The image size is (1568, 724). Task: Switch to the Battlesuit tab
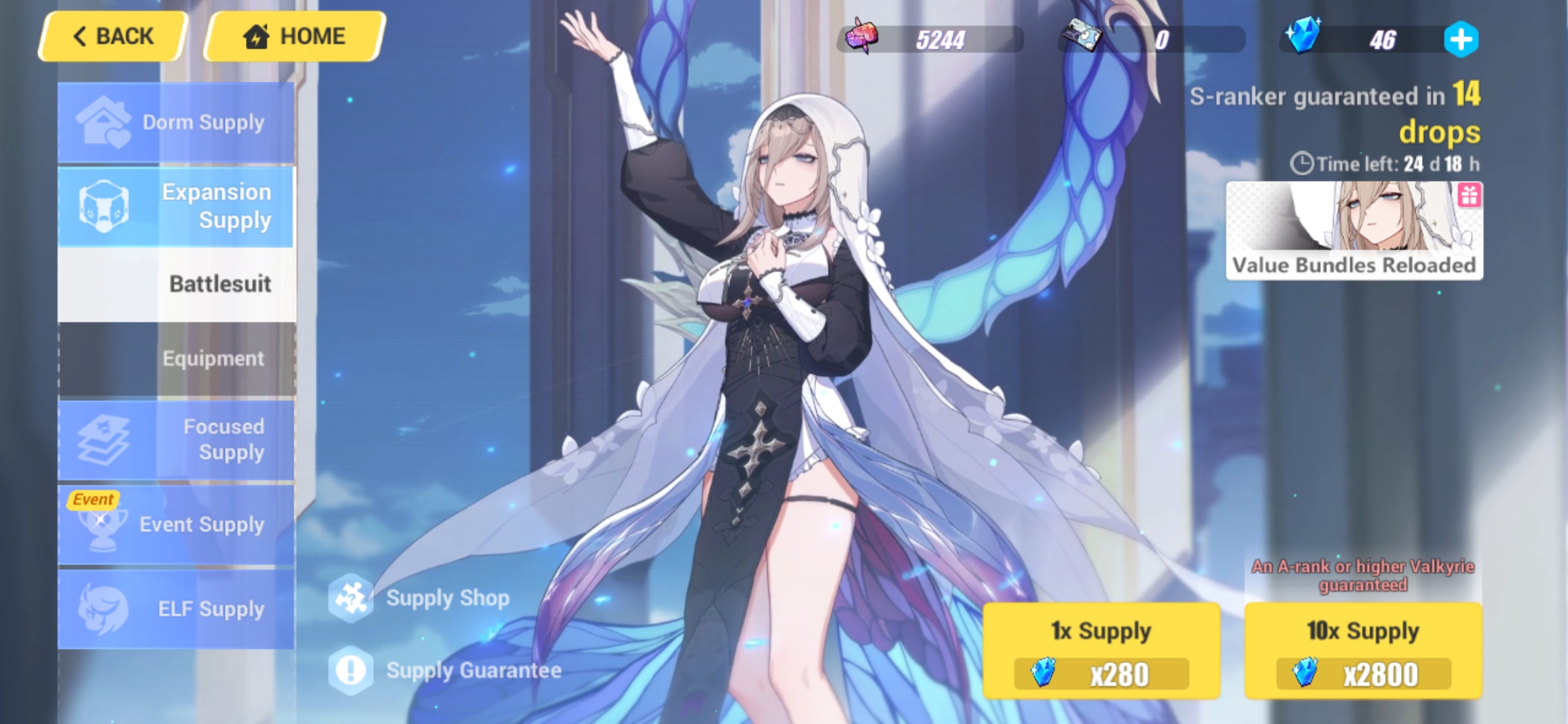click(x=221, y=284)
